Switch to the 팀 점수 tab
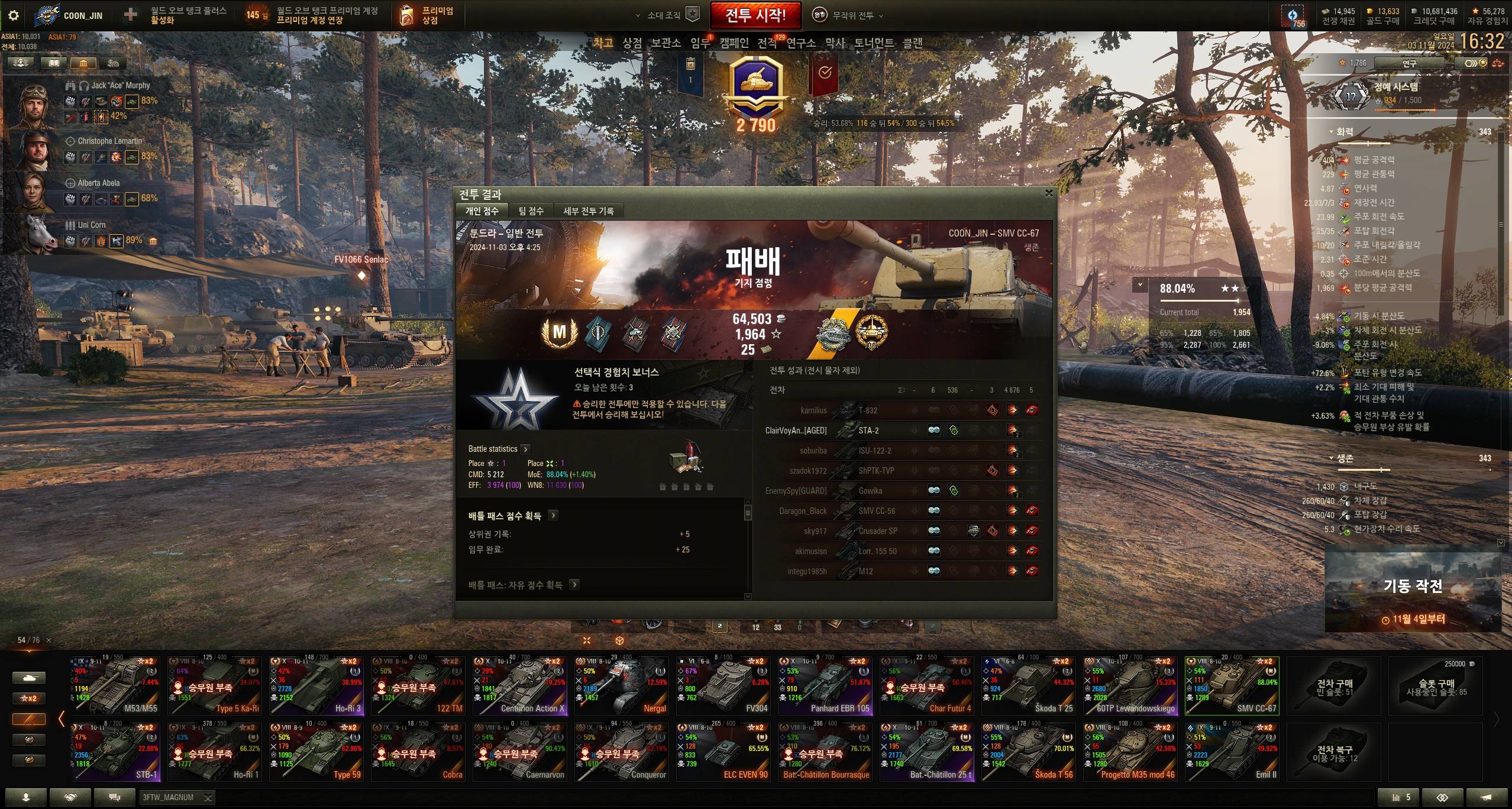Image resolution: width=1512 pixels, height=809 pixels. point(531,211)
